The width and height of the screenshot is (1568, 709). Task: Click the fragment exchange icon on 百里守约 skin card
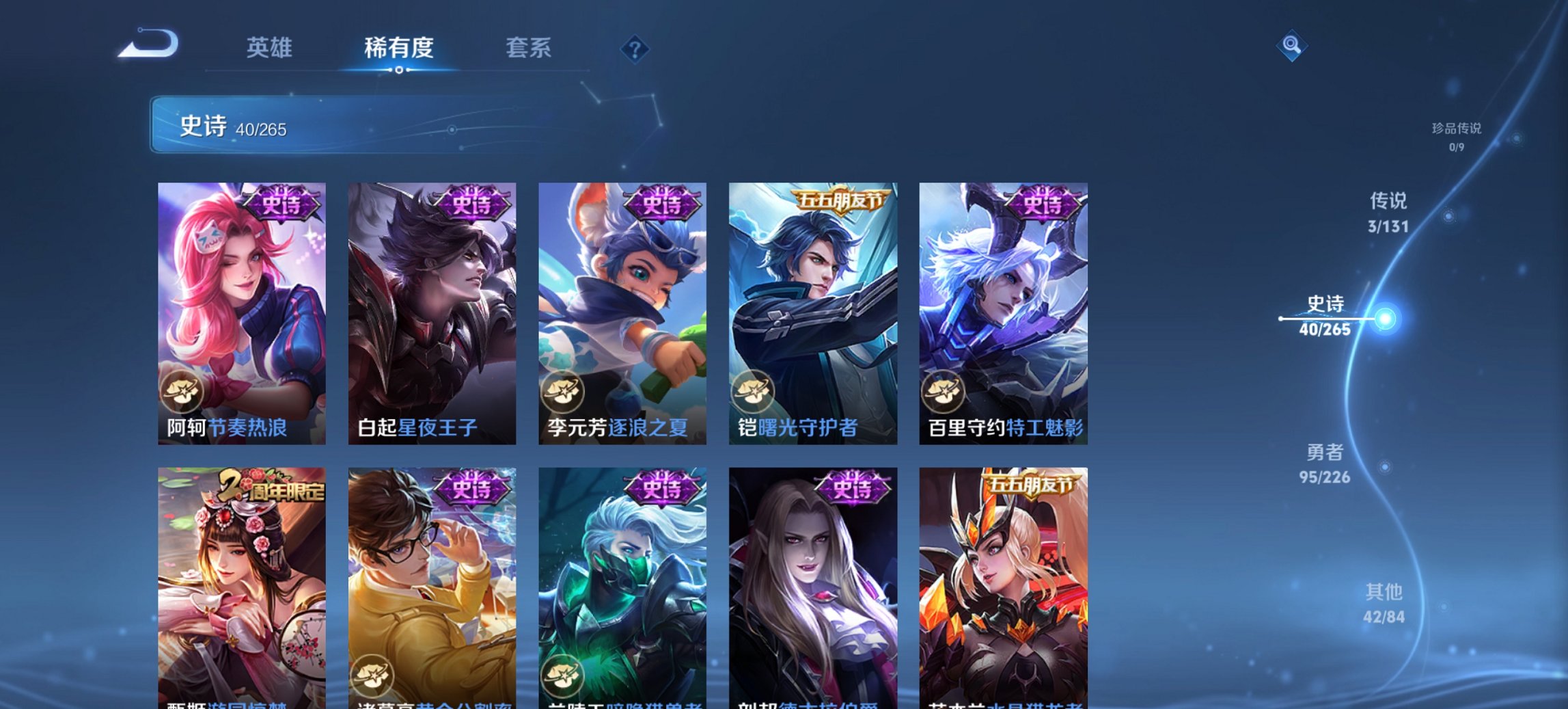(942, 390)
